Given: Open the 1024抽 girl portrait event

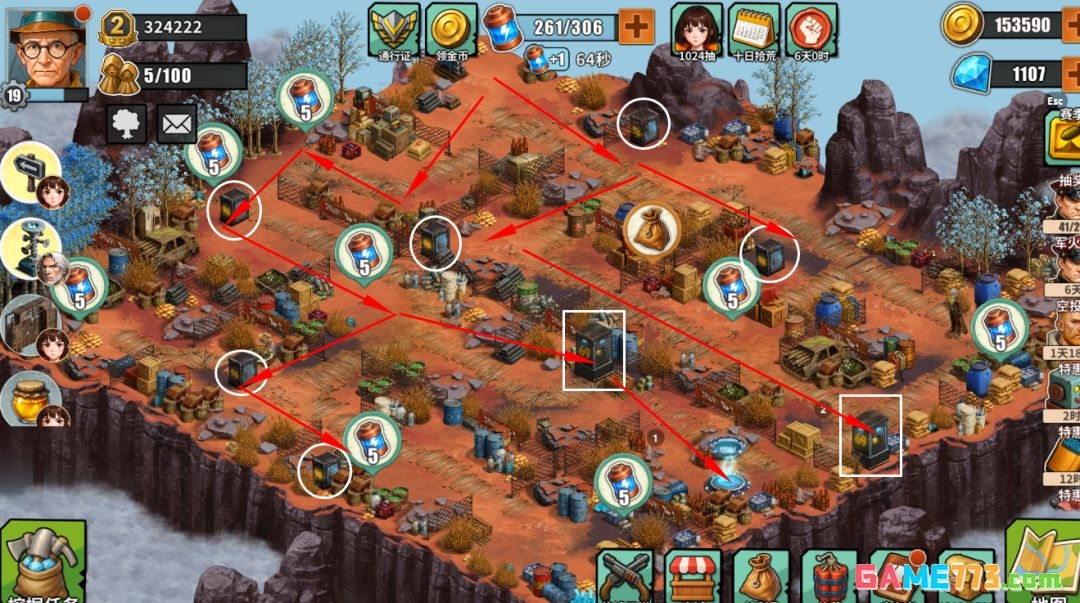Looking at the screenshot, I should pyautogui.click(x=696, y=29).
